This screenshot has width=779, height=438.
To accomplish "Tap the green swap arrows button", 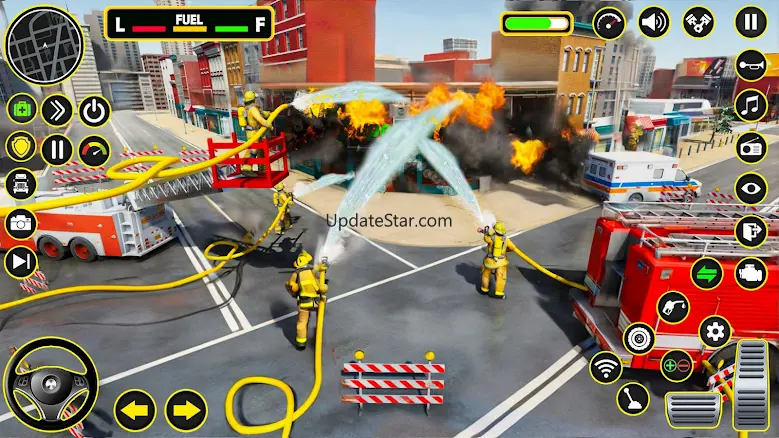I will [x=707, y=272].
